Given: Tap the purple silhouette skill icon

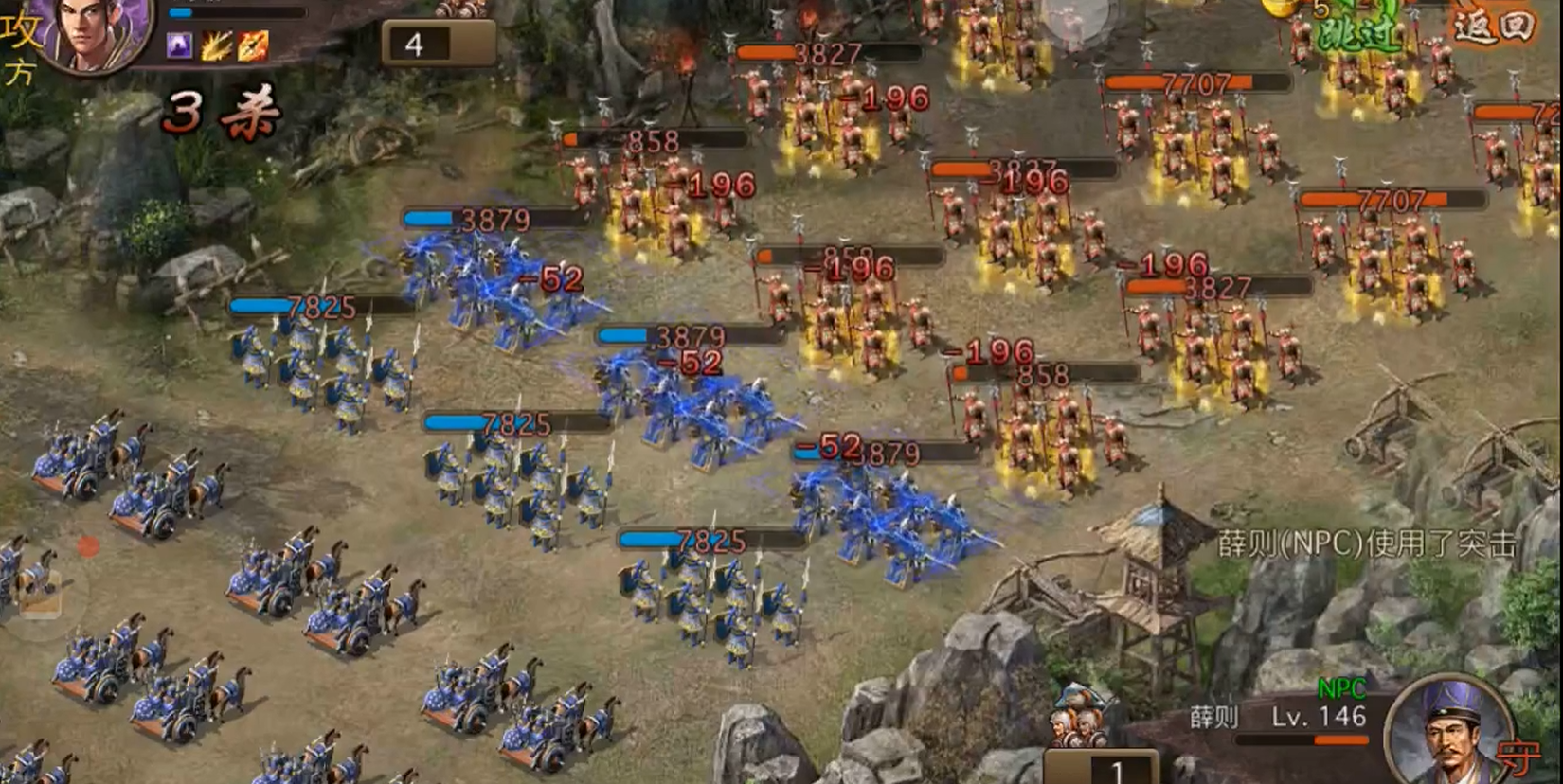Looking at the screenshot, I should coord(179,45).
